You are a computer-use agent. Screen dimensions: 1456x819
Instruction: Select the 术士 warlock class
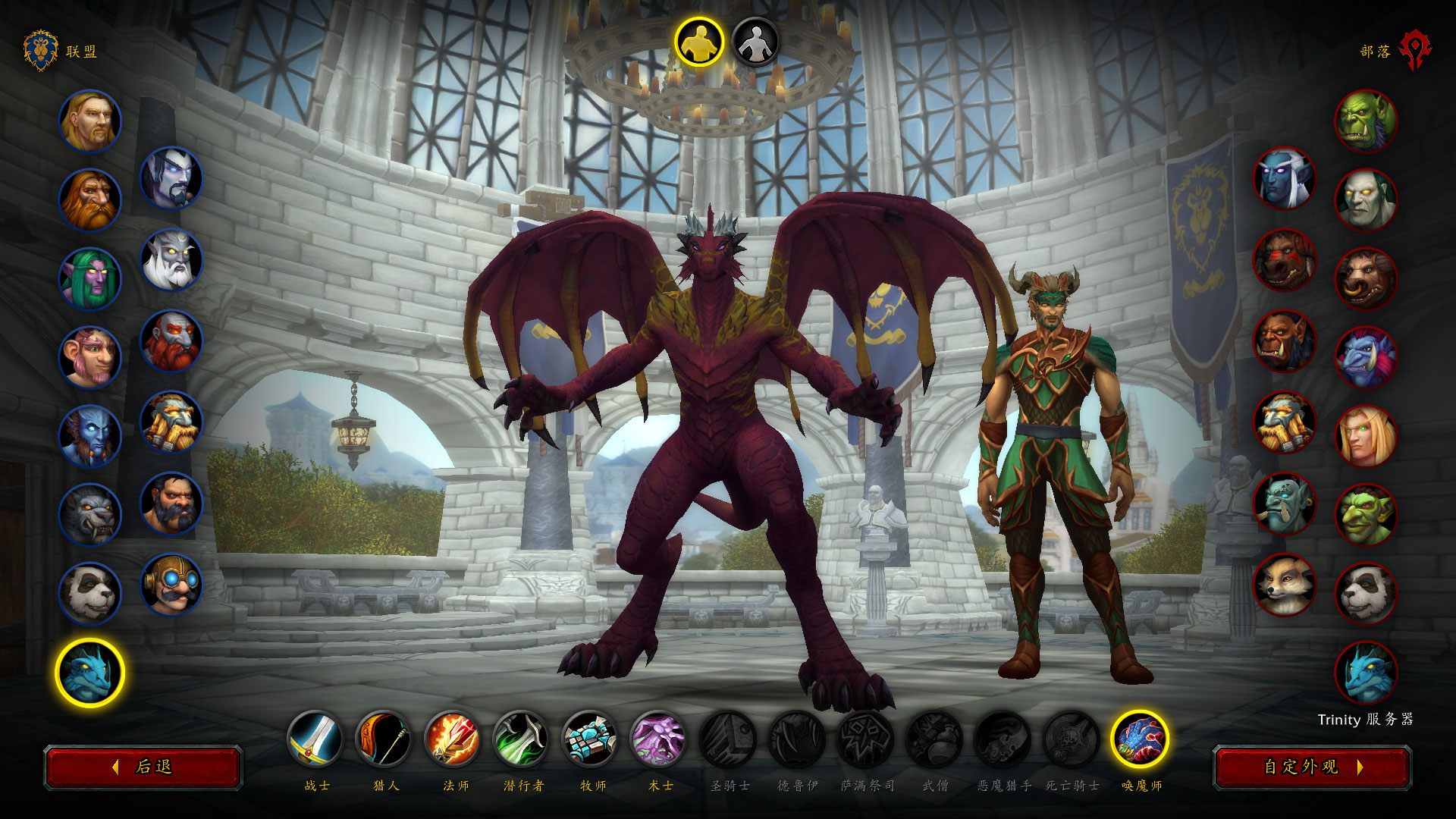pos(659,739)
